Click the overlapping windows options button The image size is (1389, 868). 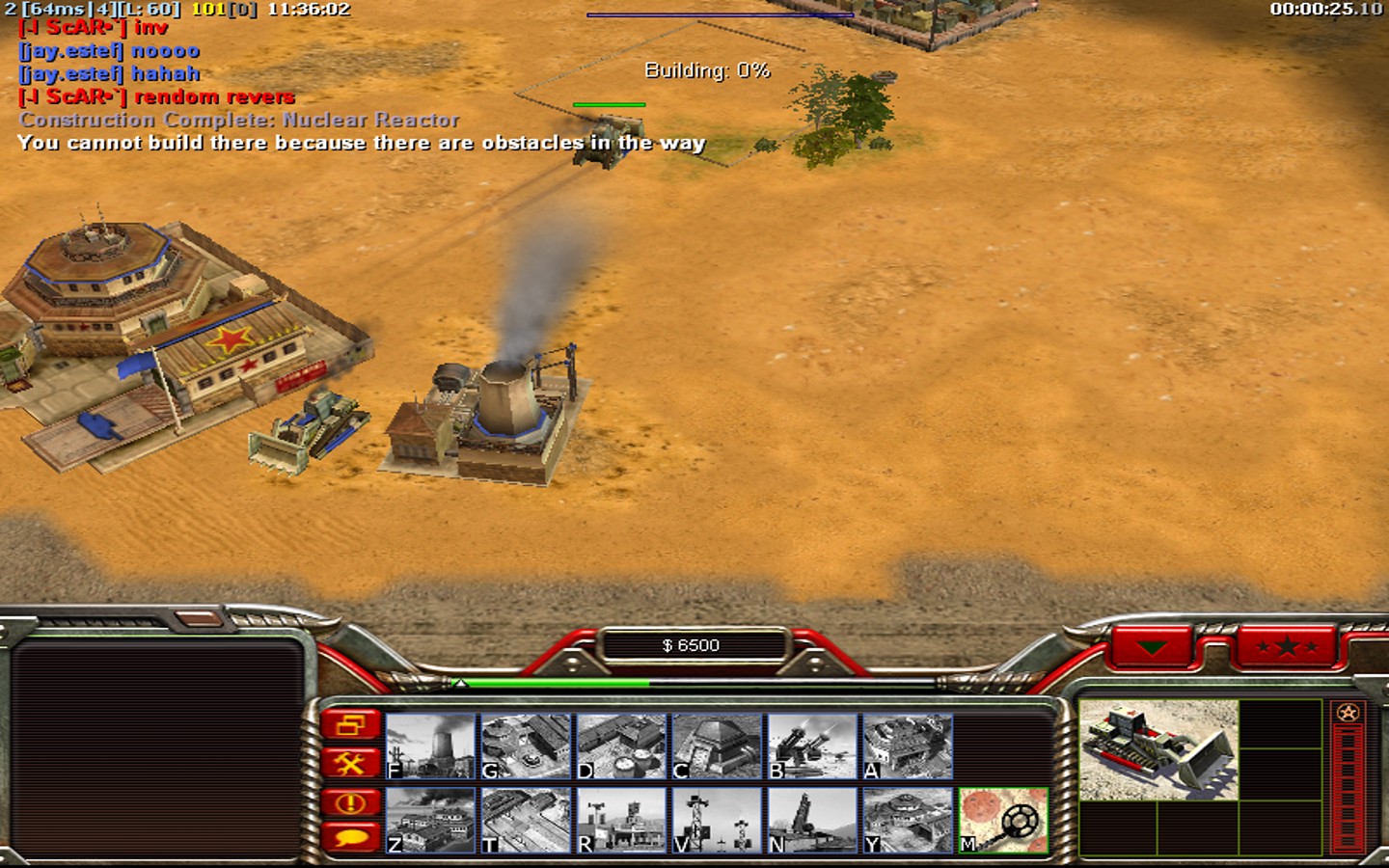click(350, 725)
